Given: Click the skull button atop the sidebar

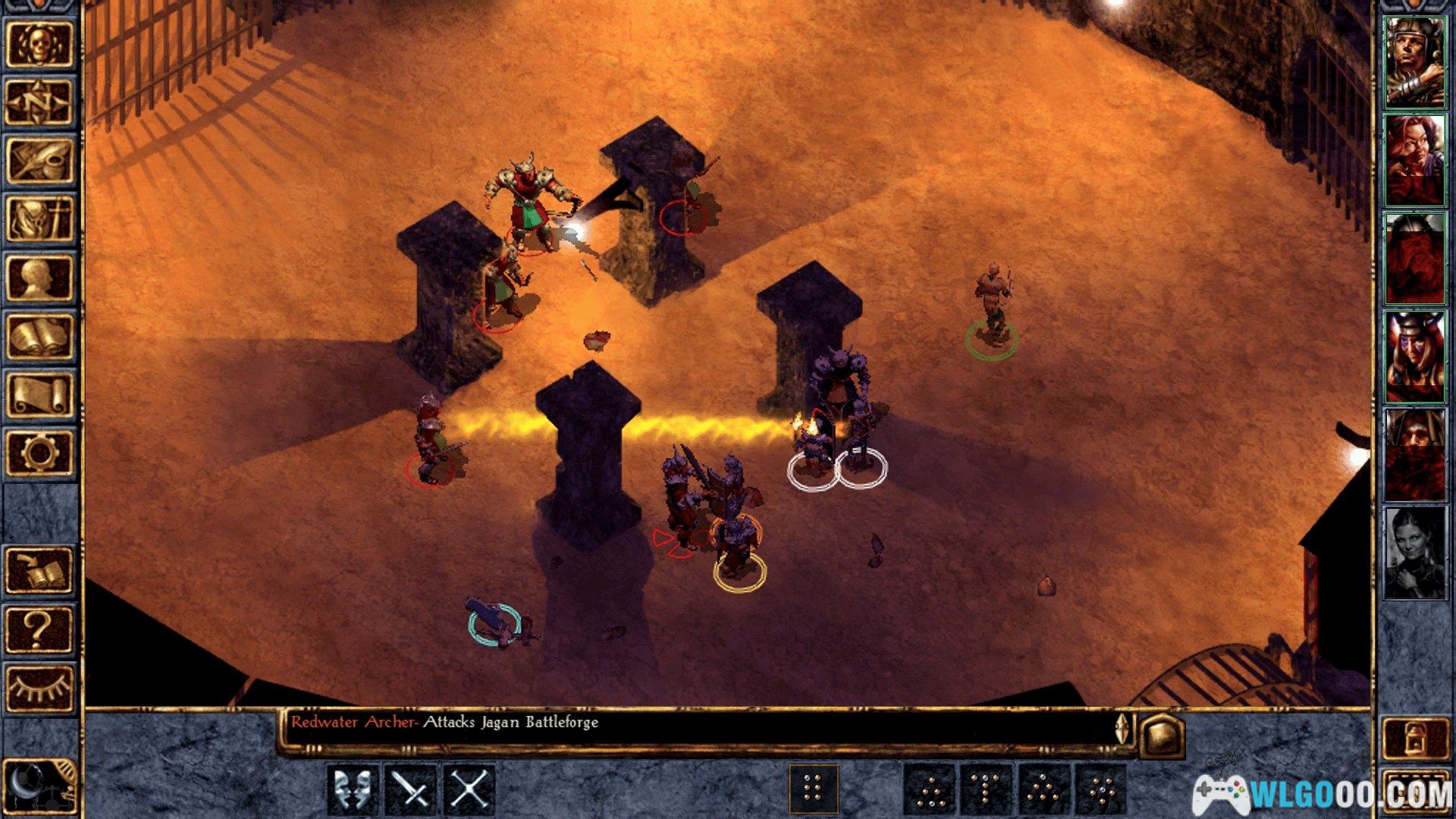Looking at the screenshot, I should pos(39,45).
